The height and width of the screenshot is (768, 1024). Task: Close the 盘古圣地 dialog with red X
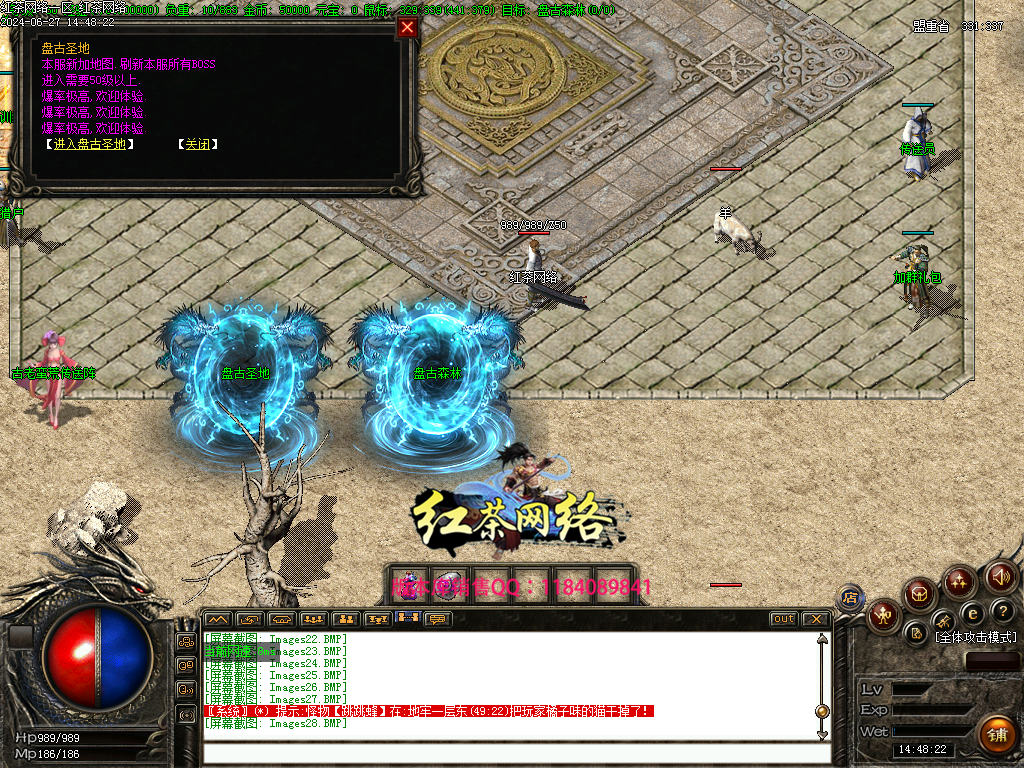pyautogui.click(x=407, y=28)
